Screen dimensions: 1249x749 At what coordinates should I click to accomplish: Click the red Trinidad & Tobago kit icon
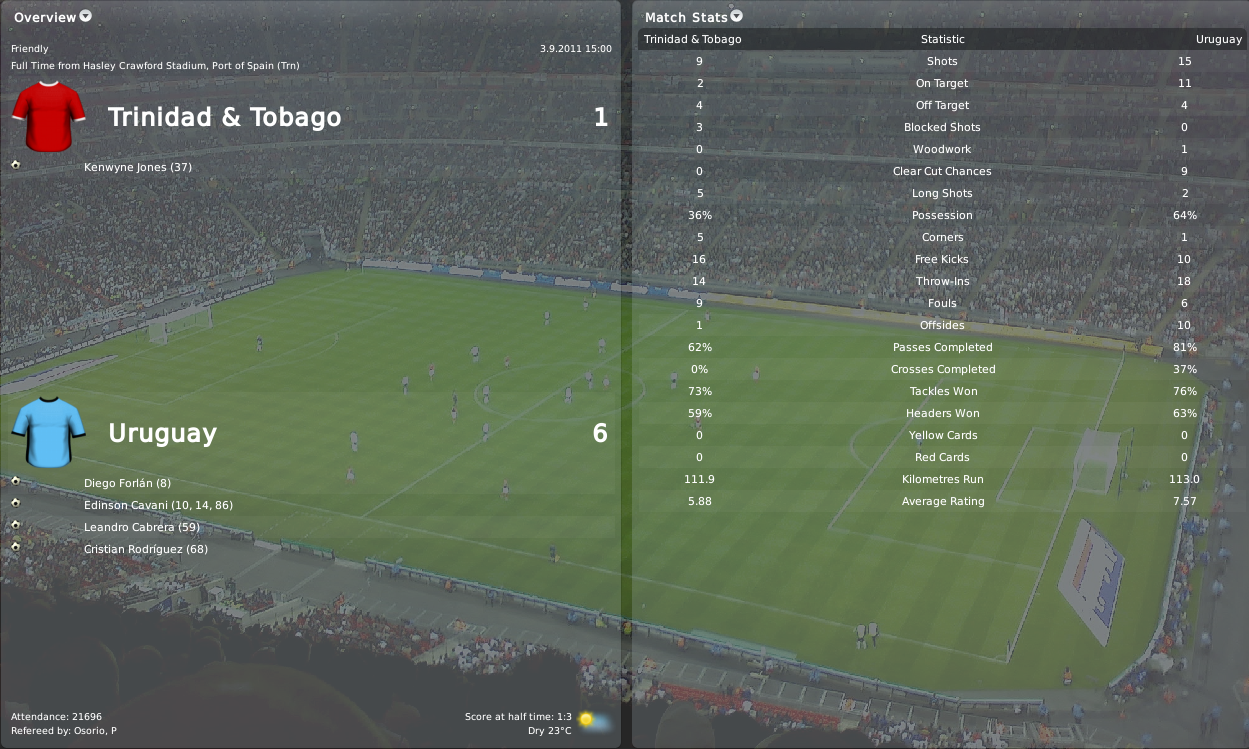click(x=48, y=117)
